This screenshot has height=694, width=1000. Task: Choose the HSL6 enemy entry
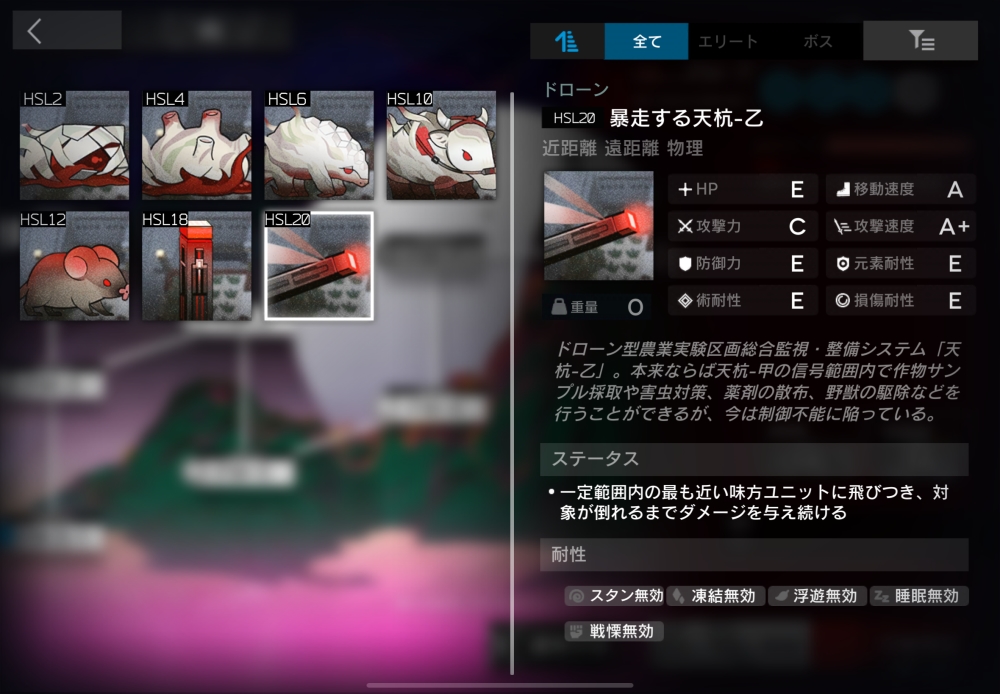point(319,145)
